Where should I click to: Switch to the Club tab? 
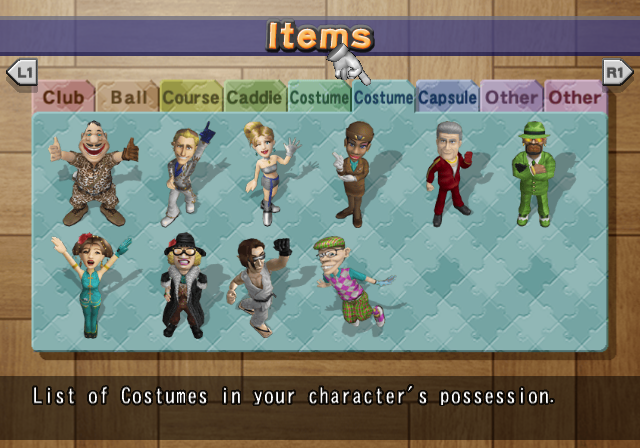coord(63,98)
